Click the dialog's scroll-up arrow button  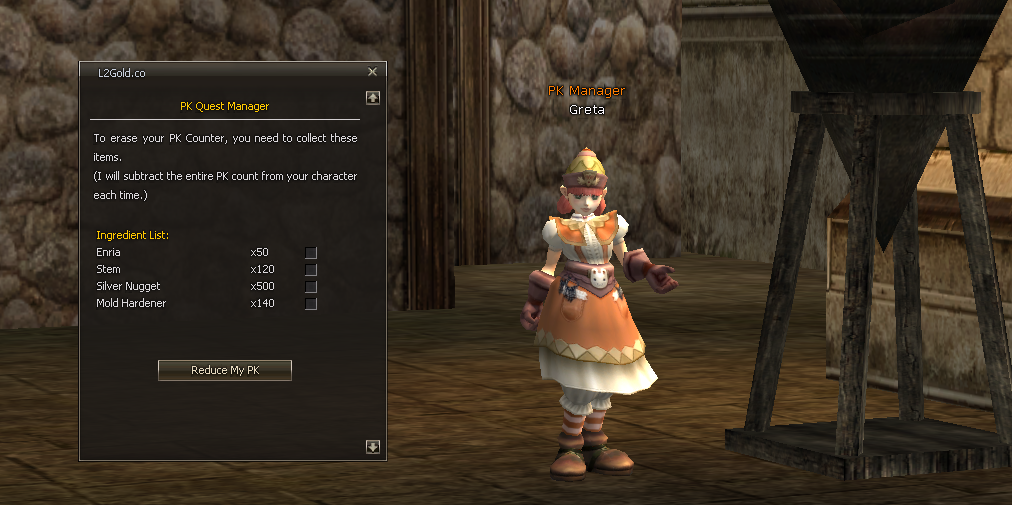pos(373,98)
